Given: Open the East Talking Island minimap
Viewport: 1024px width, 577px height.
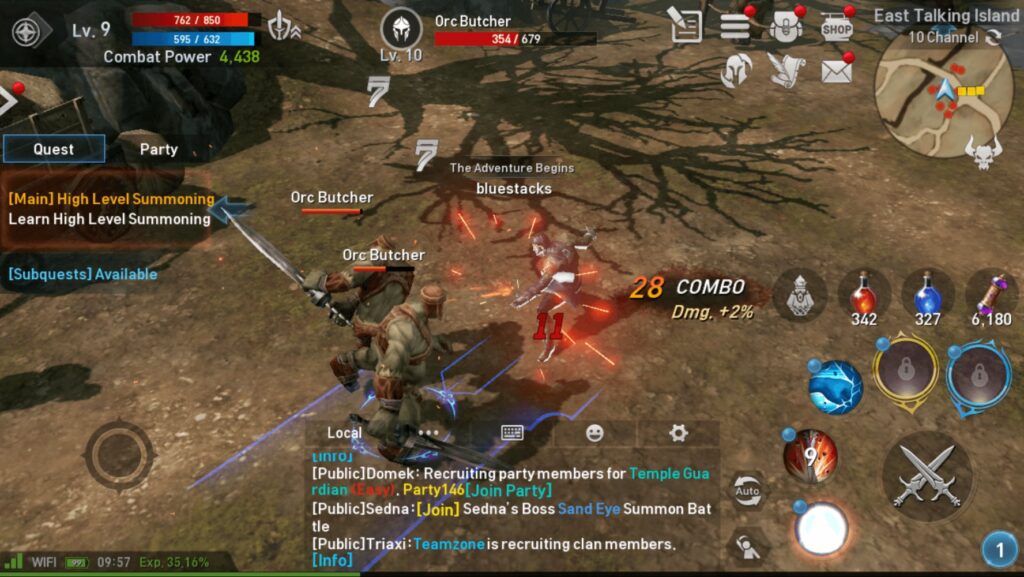Looking at the screenshot, I should [x=930, y=93].
